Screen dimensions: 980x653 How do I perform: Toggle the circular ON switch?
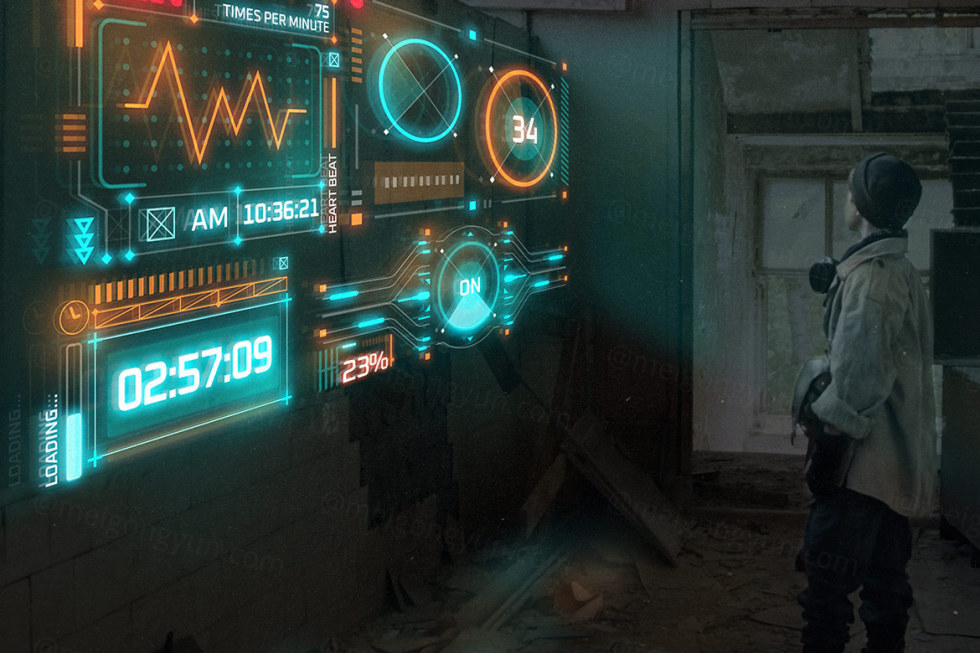tap(469, 288)
